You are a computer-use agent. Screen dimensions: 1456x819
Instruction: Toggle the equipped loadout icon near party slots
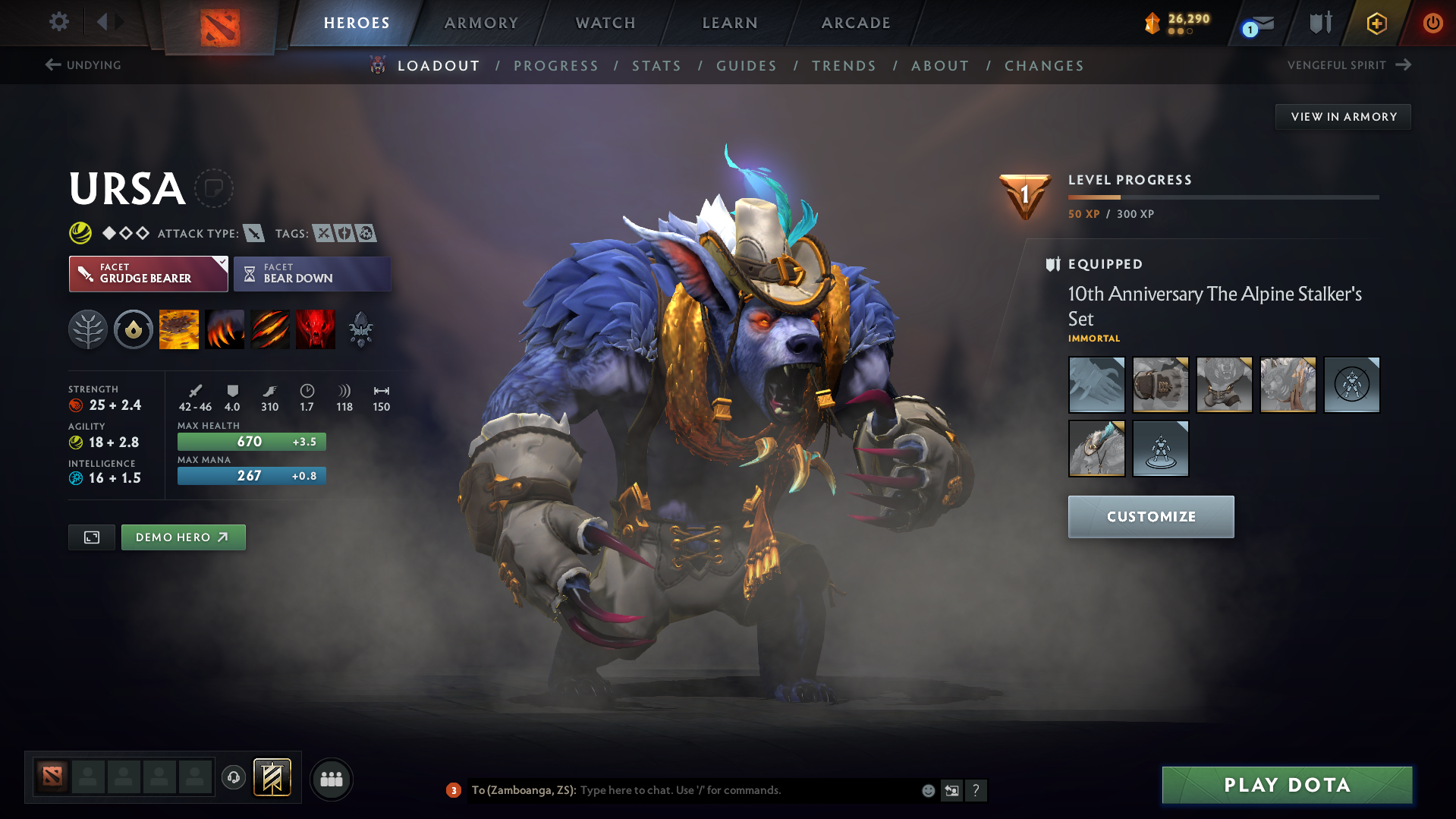(x=273, y=777)
